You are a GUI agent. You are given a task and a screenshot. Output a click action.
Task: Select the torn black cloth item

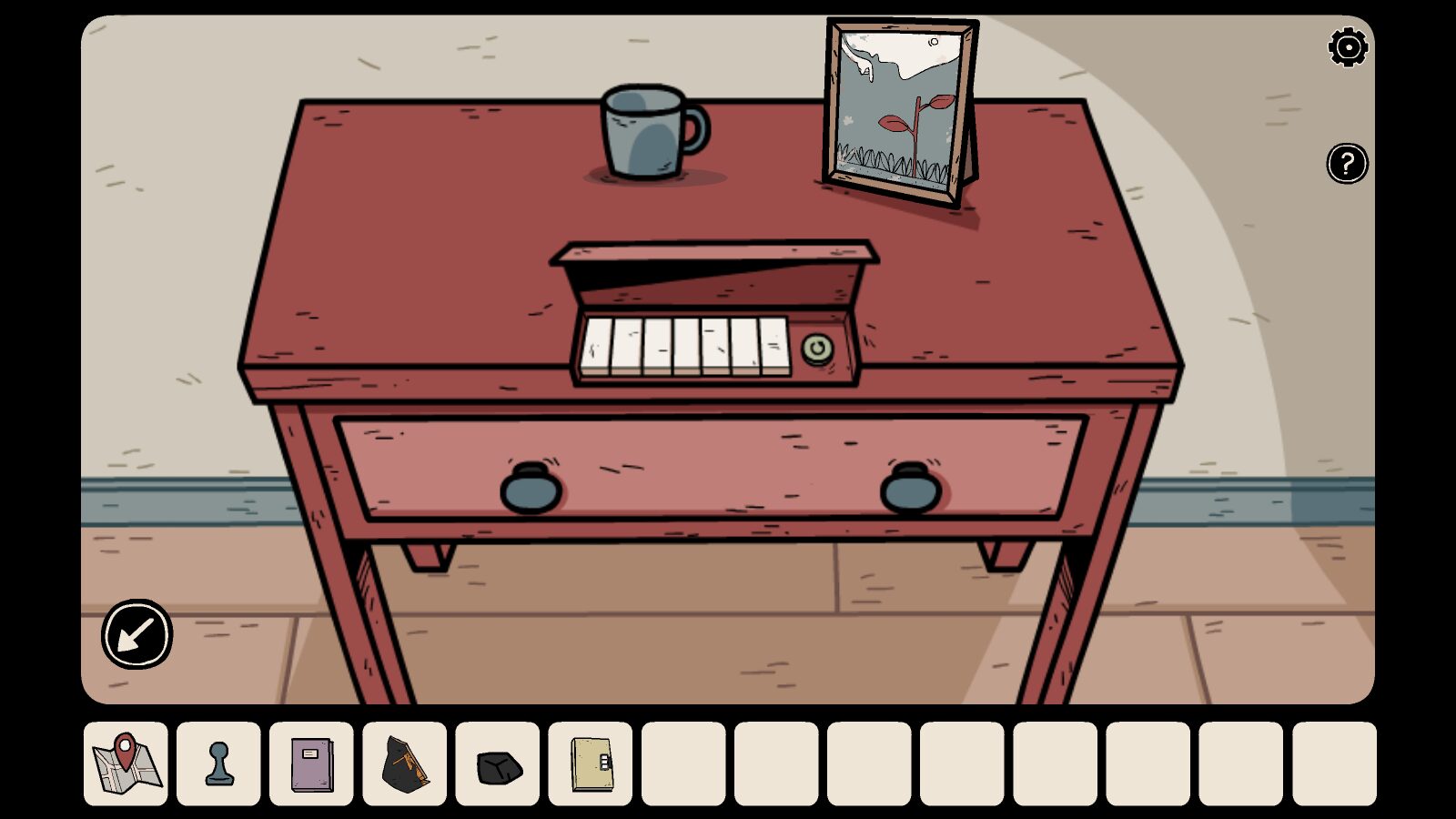click(x=405, y=763)
